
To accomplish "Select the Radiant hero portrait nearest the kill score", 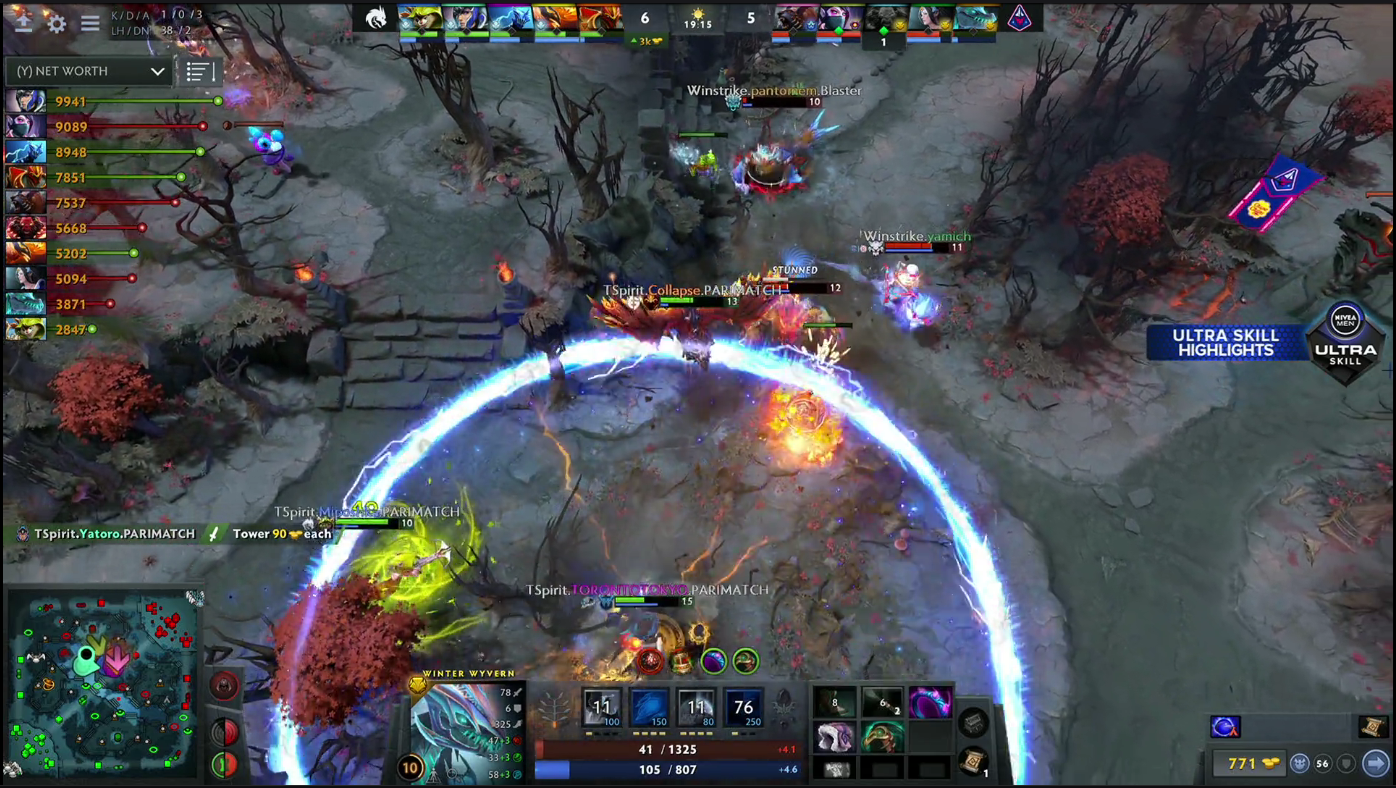I will pyautogui.click(x=603, y=19).
